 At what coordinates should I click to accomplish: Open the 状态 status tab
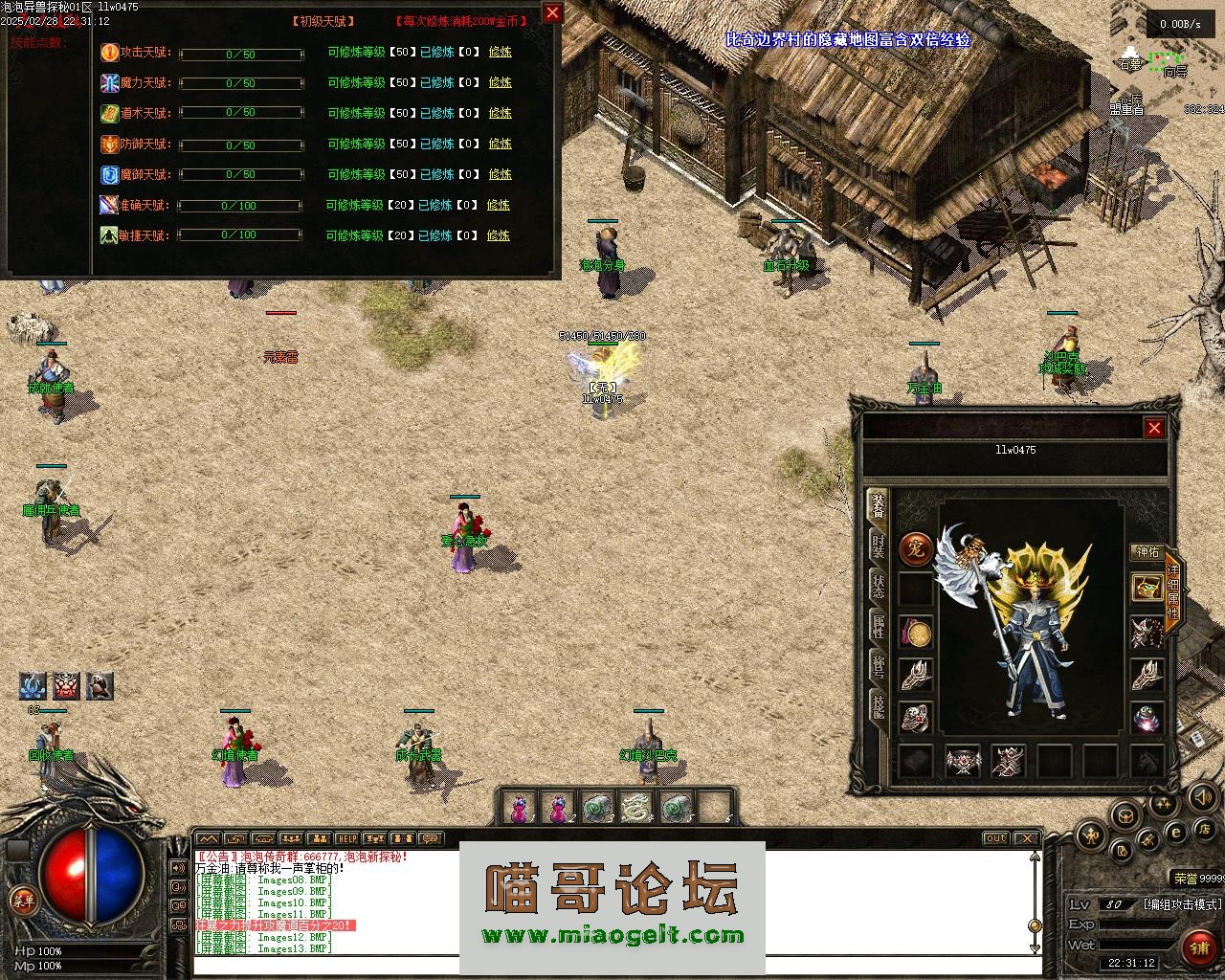877,586
